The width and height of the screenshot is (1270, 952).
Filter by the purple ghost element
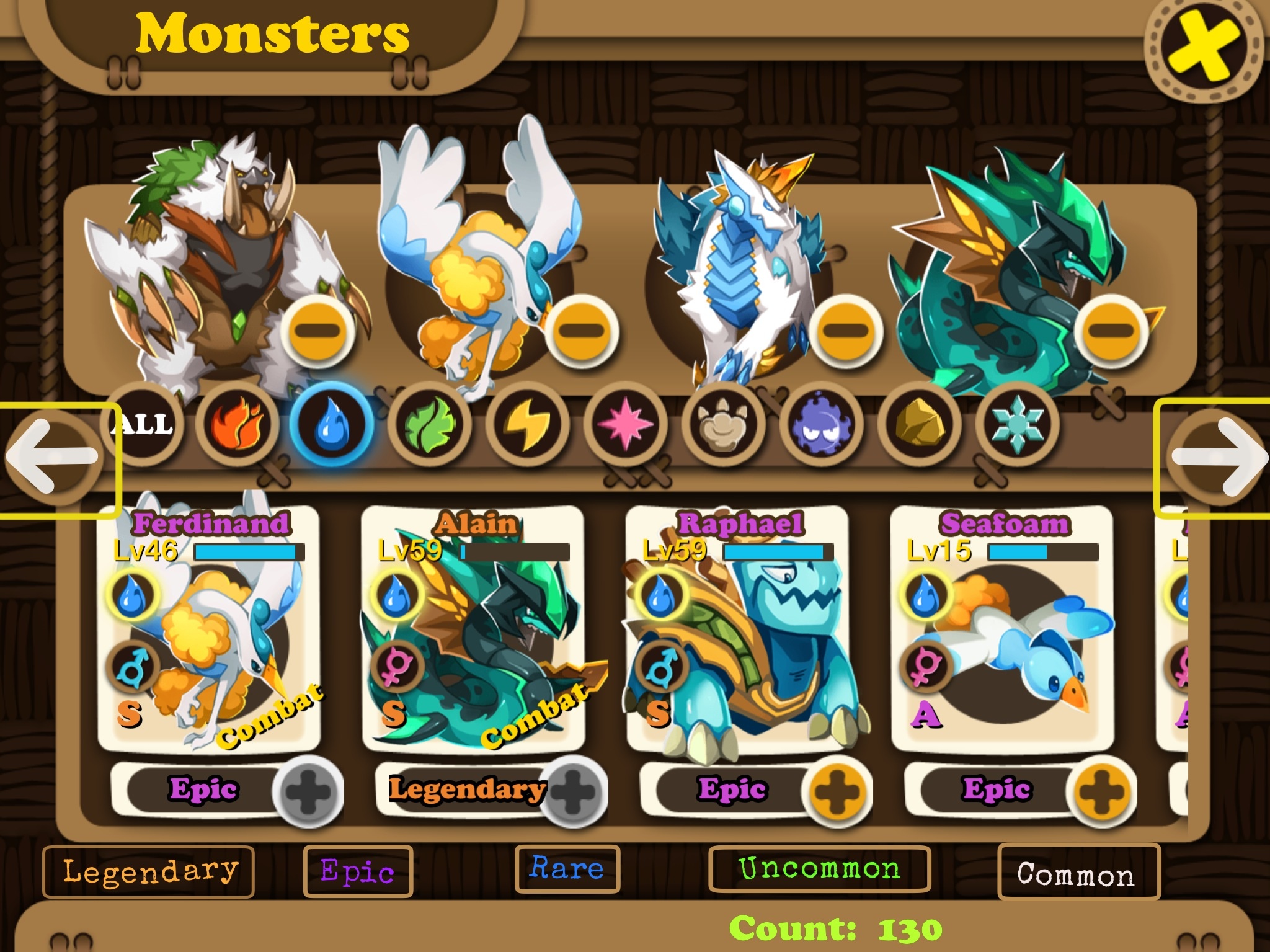coord(820,425)
